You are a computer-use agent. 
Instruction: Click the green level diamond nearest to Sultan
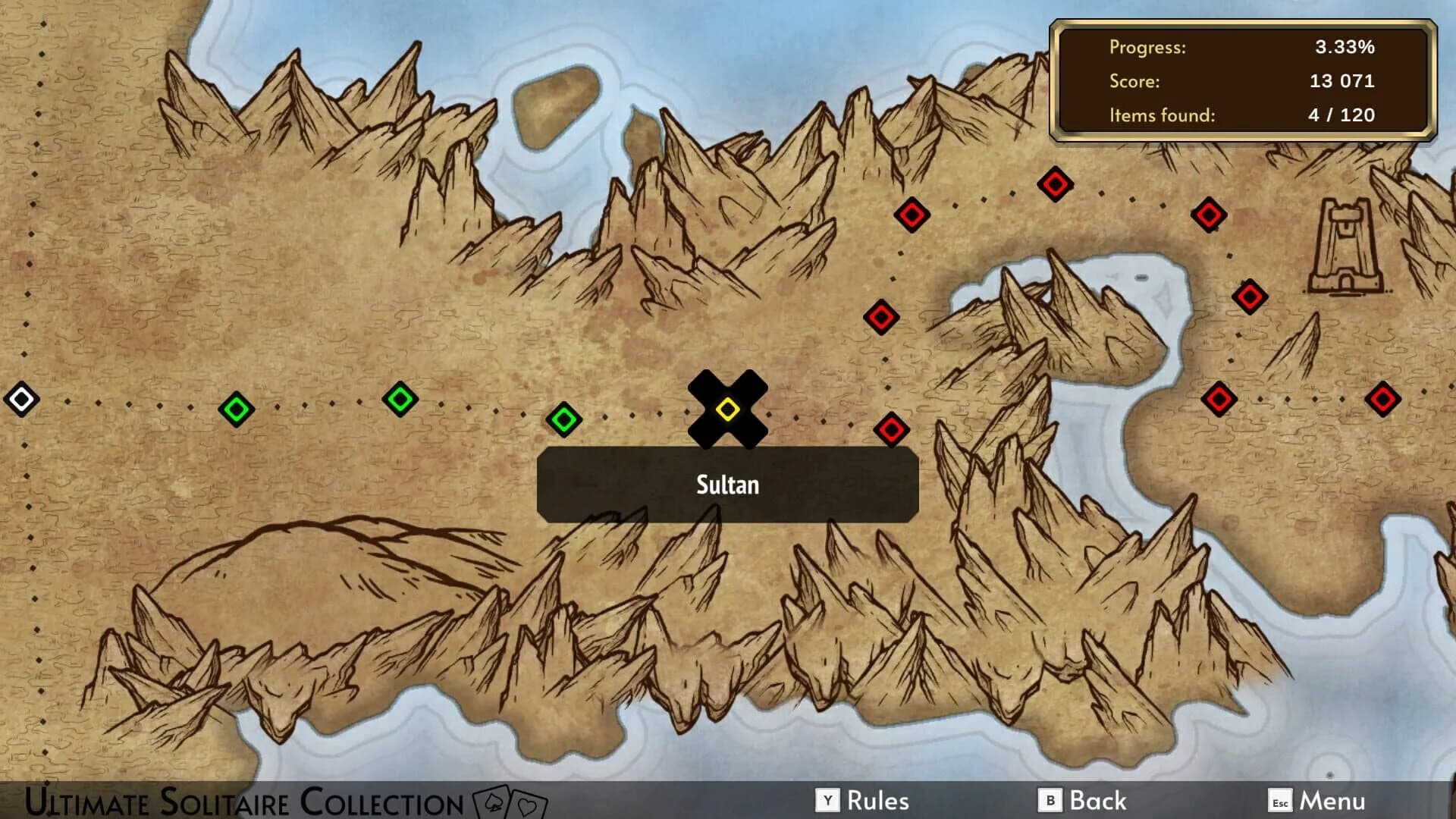tap(563, 419)
